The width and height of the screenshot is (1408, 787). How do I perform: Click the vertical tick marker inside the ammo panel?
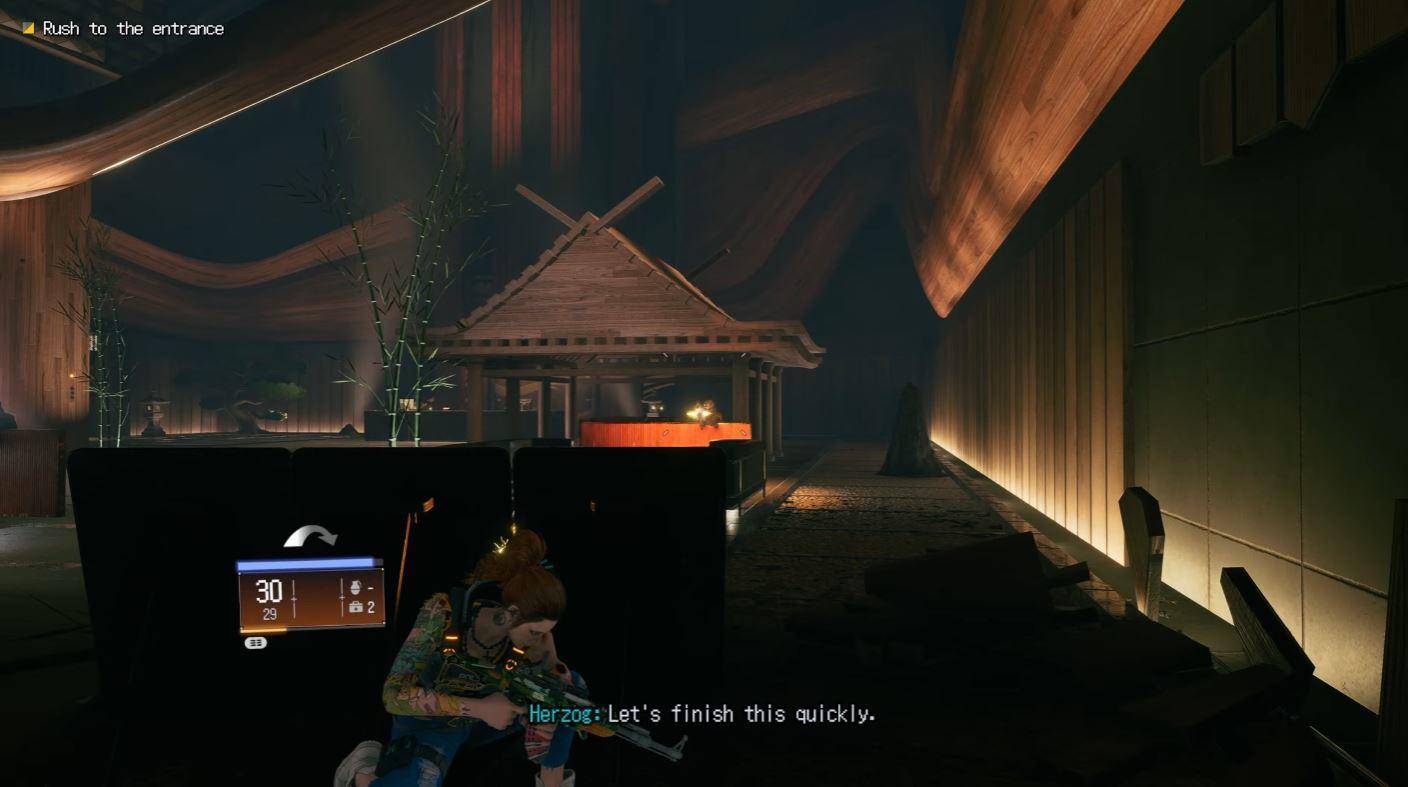(x=292, y=598)
